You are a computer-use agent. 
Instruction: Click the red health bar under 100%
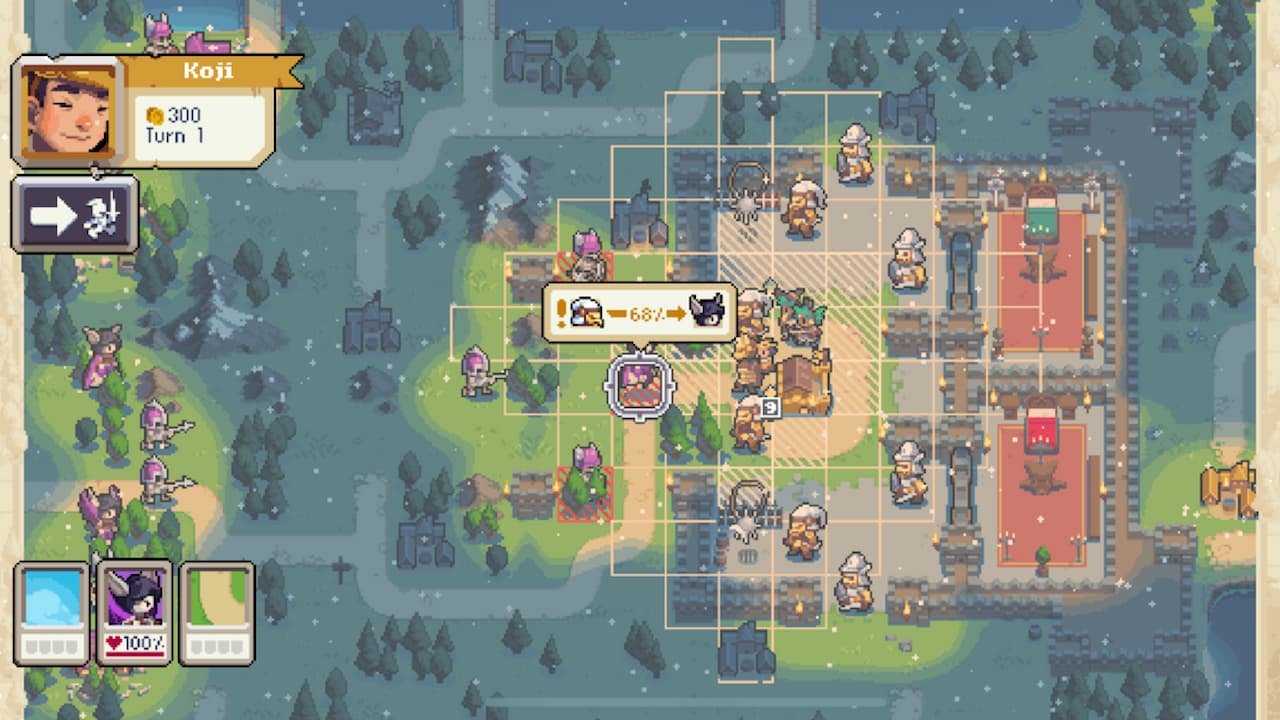[134, 653]
